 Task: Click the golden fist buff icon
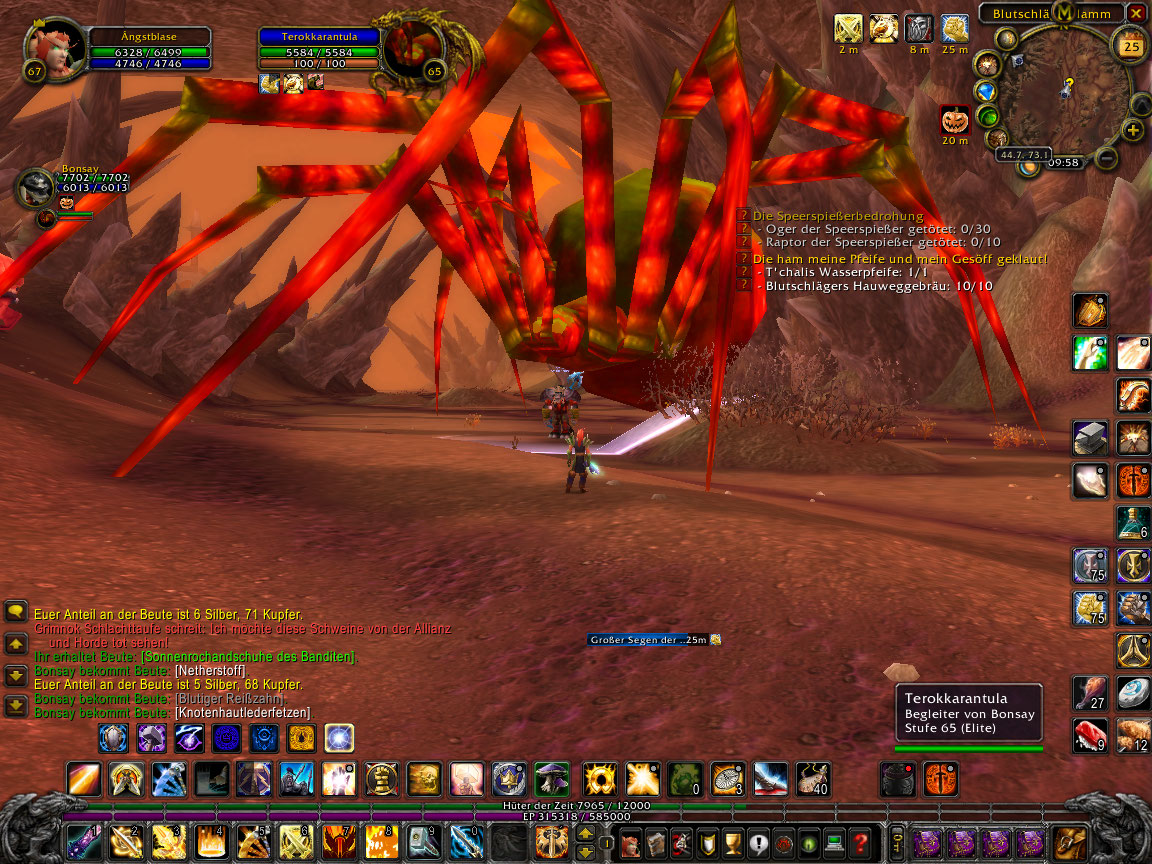883,29
